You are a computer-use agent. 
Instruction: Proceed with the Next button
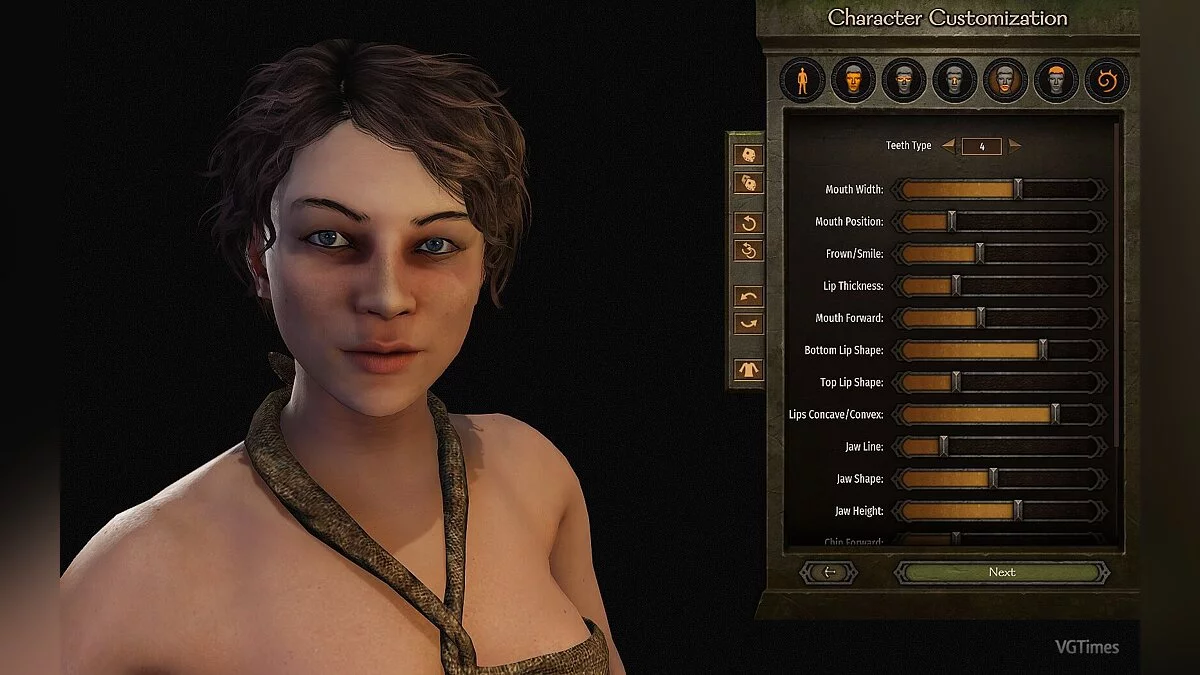coord(1001,572)
